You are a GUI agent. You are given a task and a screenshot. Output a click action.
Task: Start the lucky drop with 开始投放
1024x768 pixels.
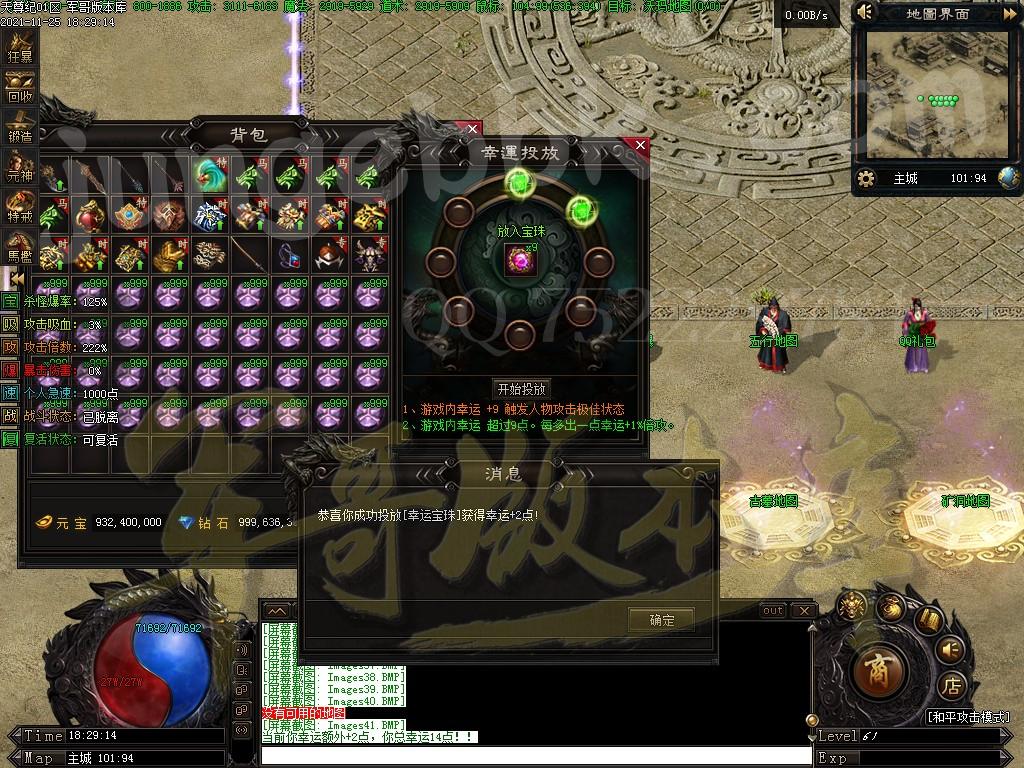pyautogui.click(x=522, y=389)
